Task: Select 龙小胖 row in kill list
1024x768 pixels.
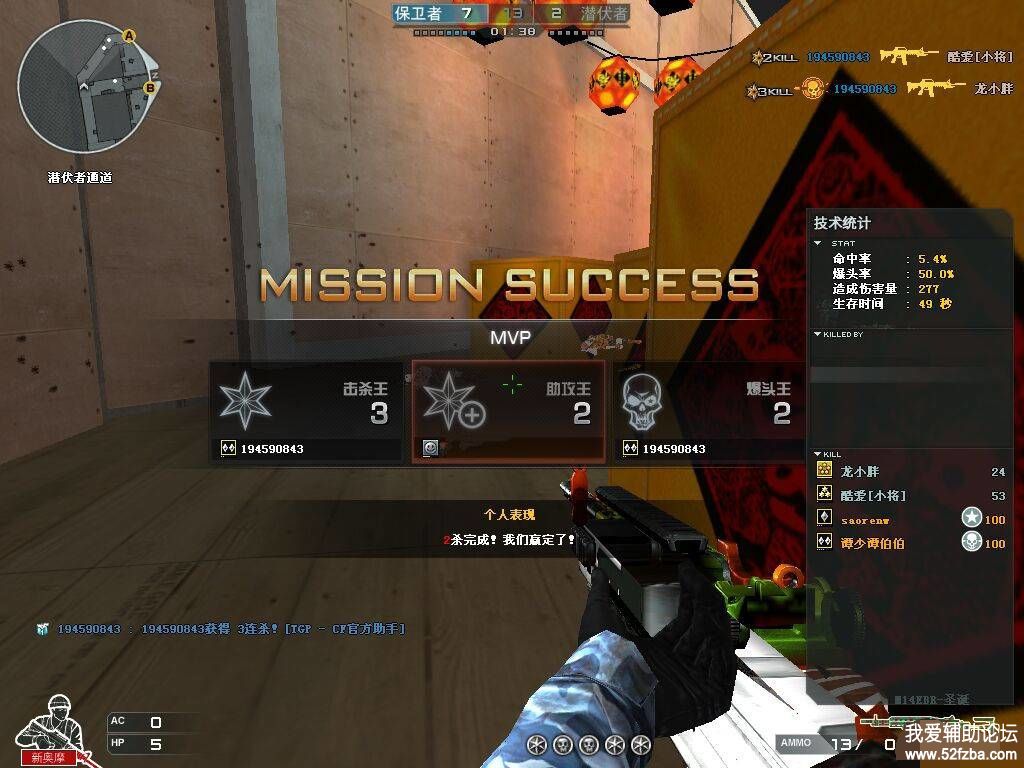Action: (x=910, y=471)
